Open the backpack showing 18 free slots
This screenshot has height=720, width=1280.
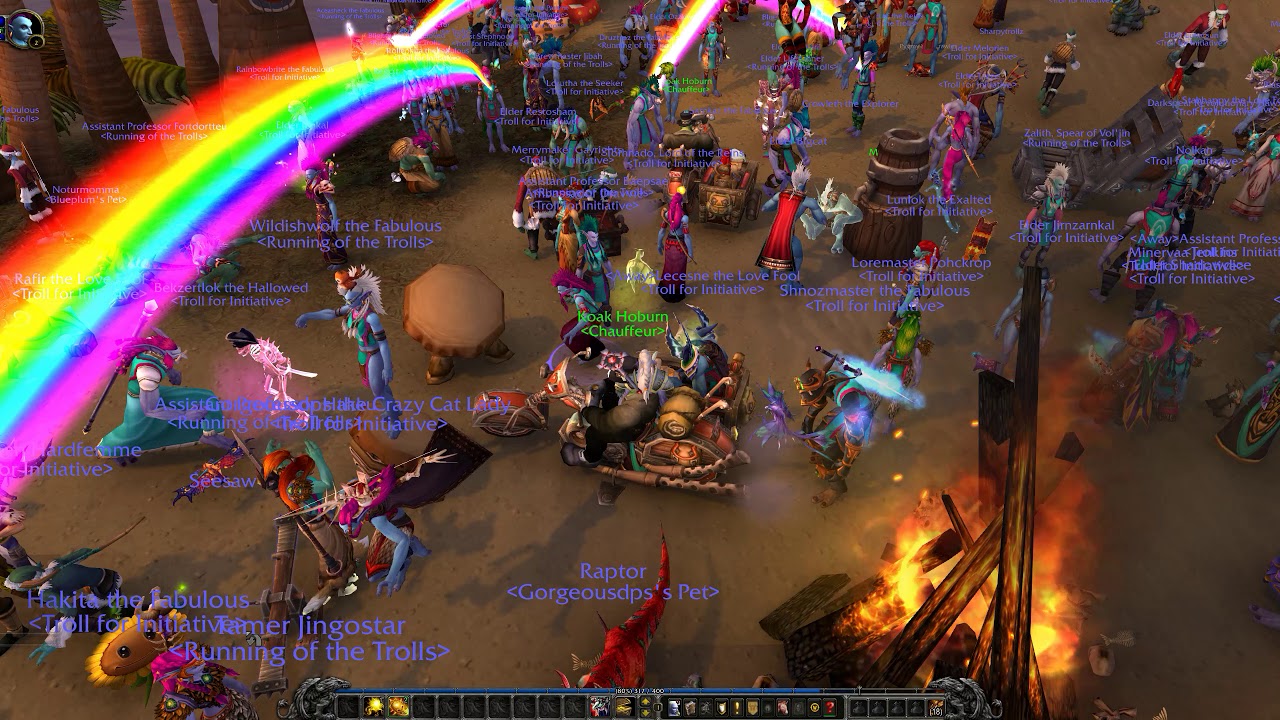[x=936, y=707]
